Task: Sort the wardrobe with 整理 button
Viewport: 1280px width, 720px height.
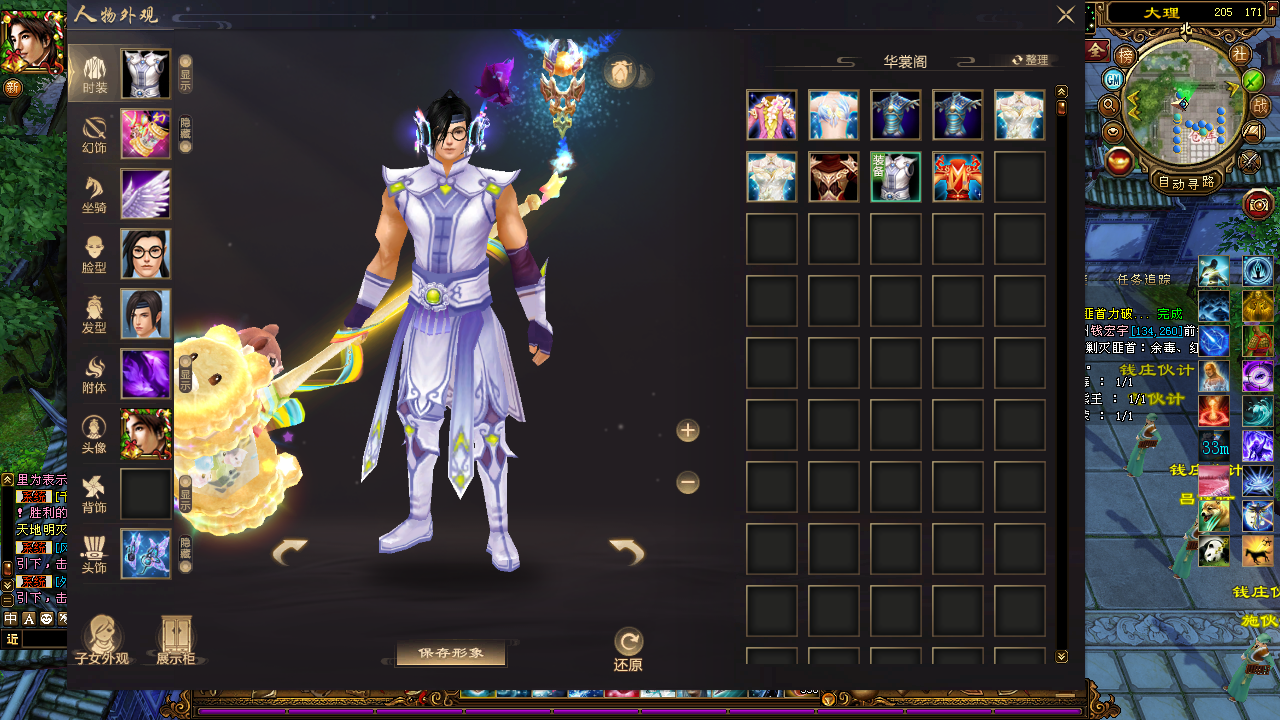Action: click(x=1030, y=60)
